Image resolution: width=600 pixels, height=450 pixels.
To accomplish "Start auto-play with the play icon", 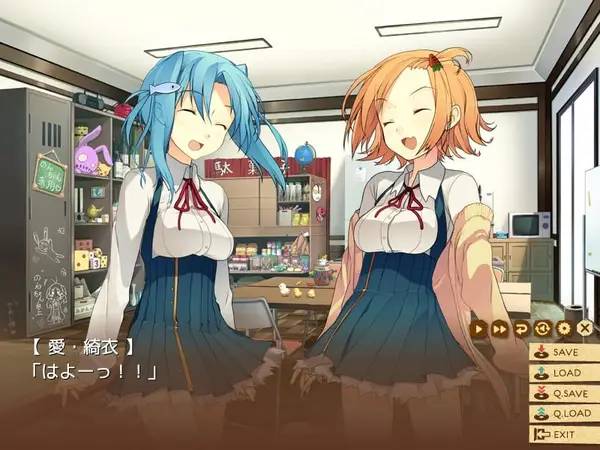I will (x=479, y=328).
